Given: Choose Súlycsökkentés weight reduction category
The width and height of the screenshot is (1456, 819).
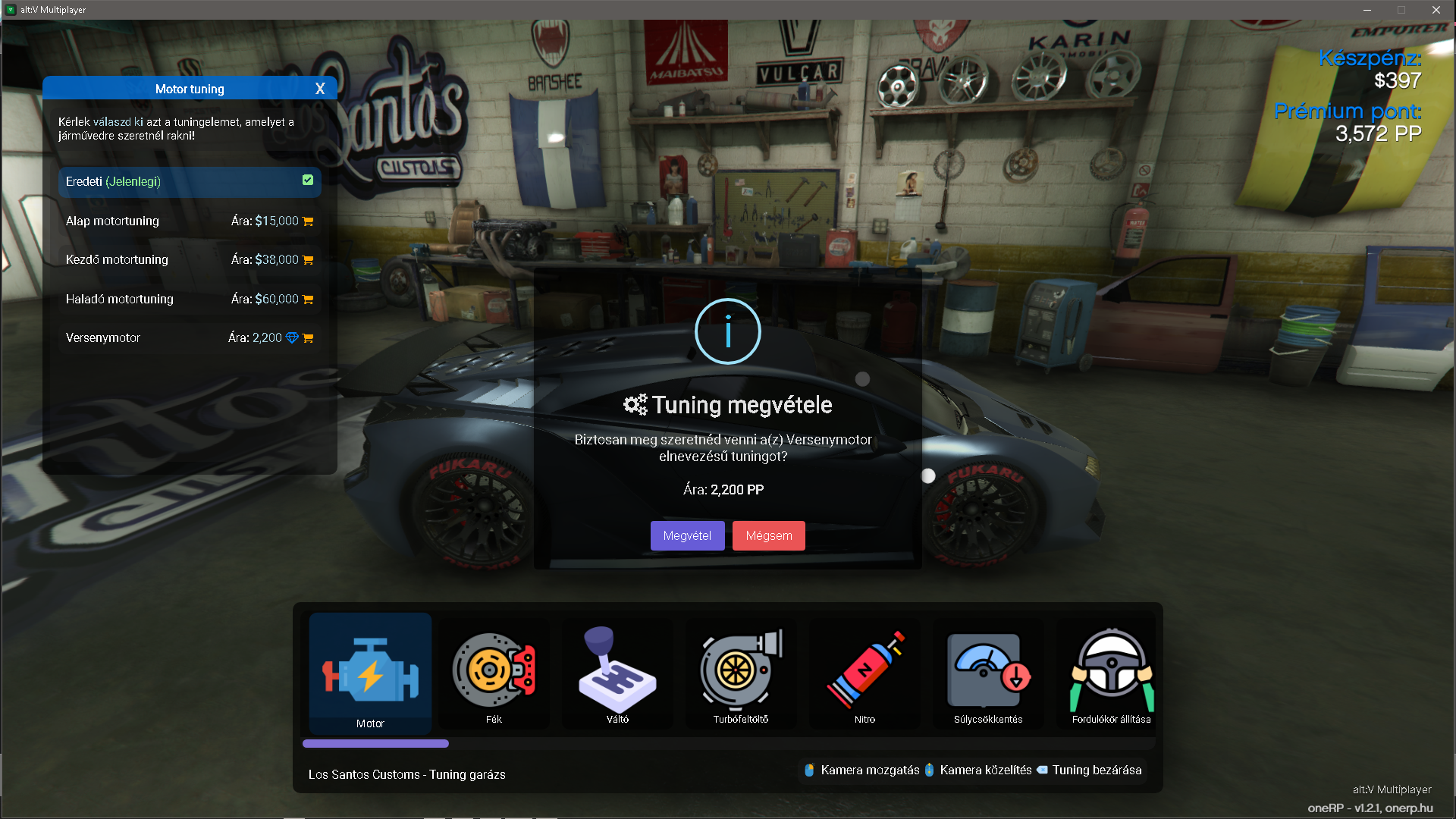Looking at the screenshot, I should (988, 673).
